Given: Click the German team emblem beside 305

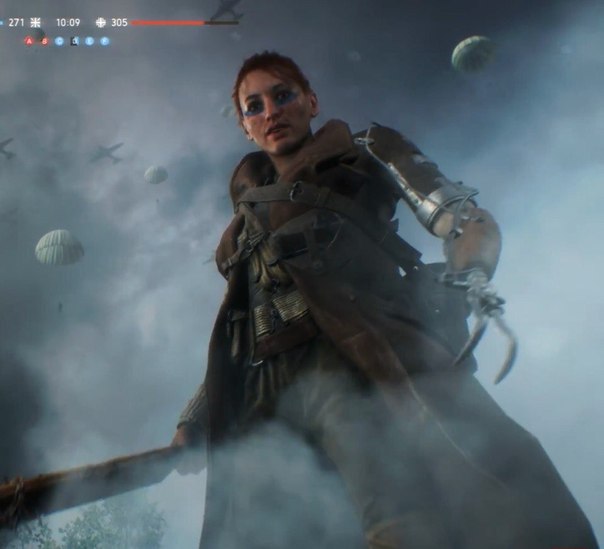Looking at the screenshot, I should click(x=100, y=22).
